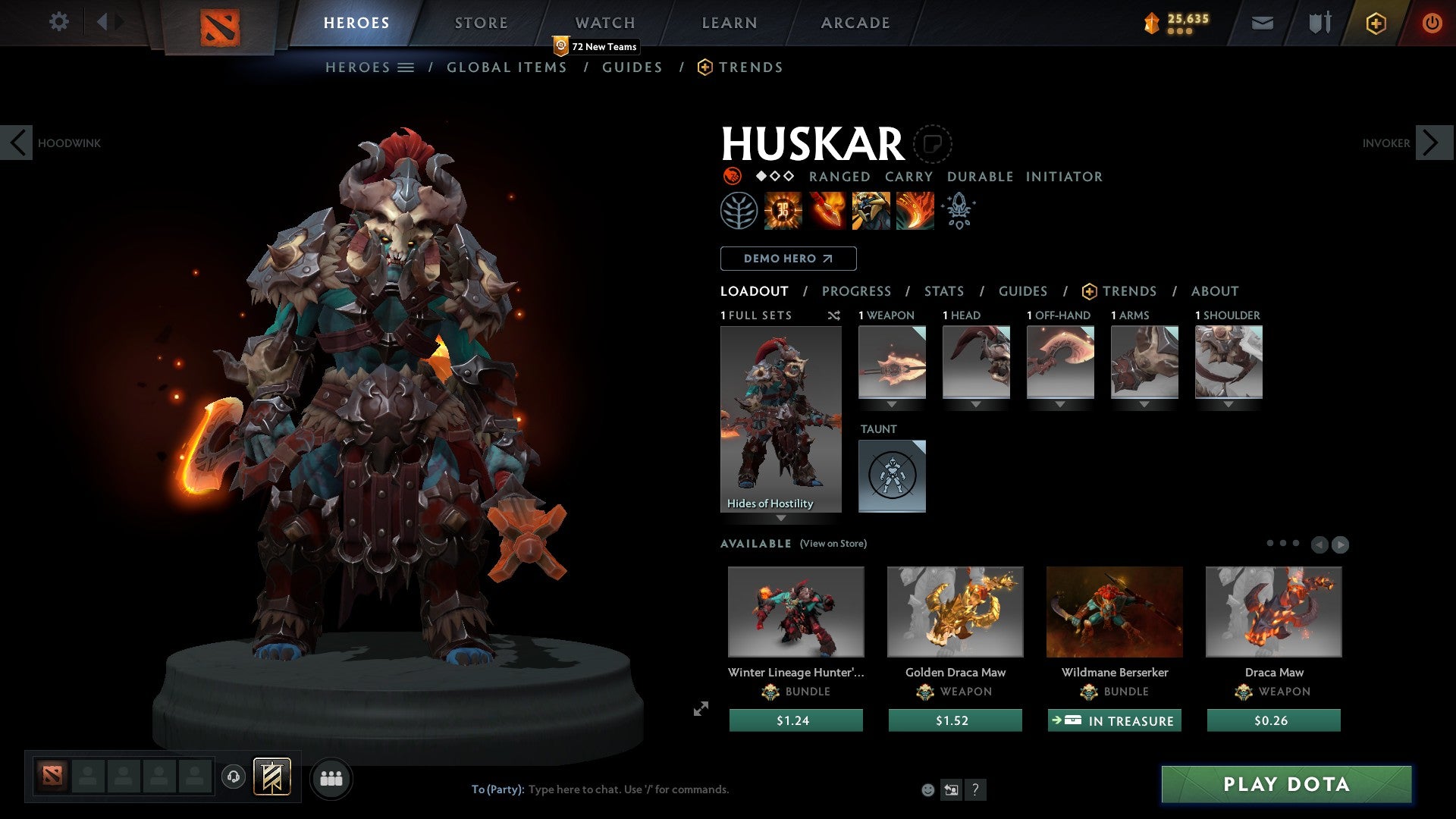The height and width of the screenshot is (819, 1456).
Task: Click the Burning Spear ability icon
Action: pos(828,211)
